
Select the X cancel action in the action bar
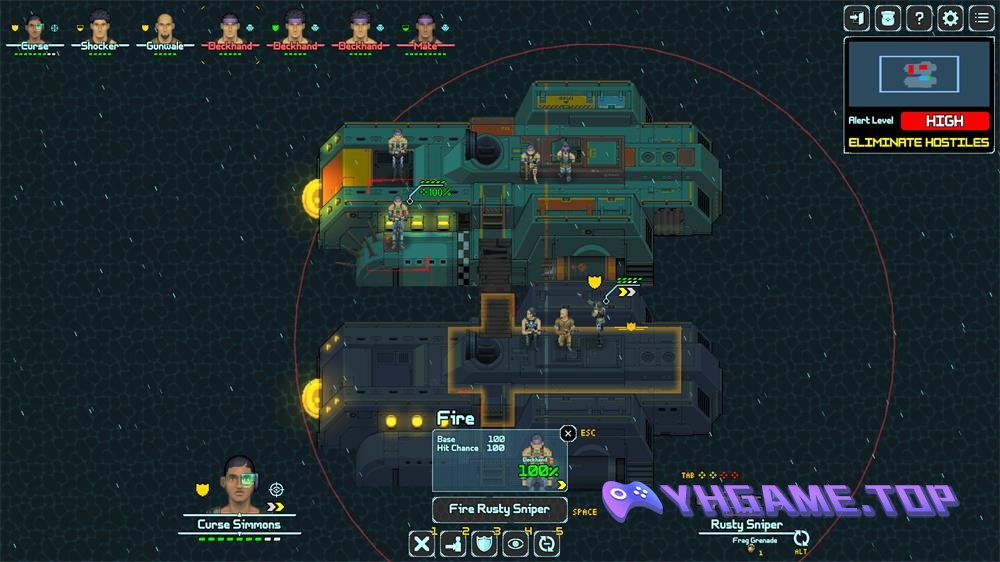click(x=423, y=544)
